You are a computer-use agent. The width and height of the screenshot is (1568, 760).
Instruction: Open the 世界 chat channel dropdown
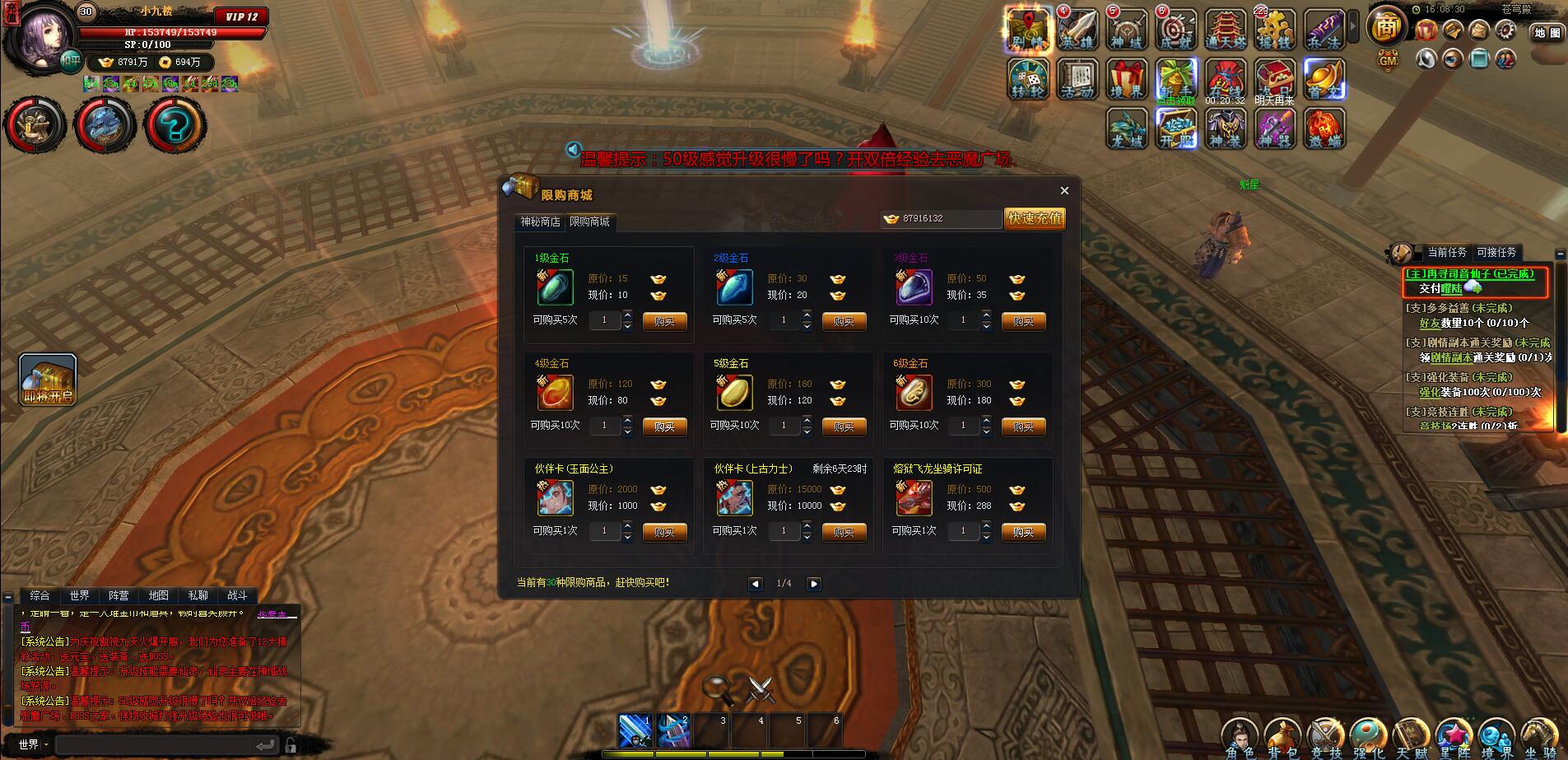click(34, 744)
